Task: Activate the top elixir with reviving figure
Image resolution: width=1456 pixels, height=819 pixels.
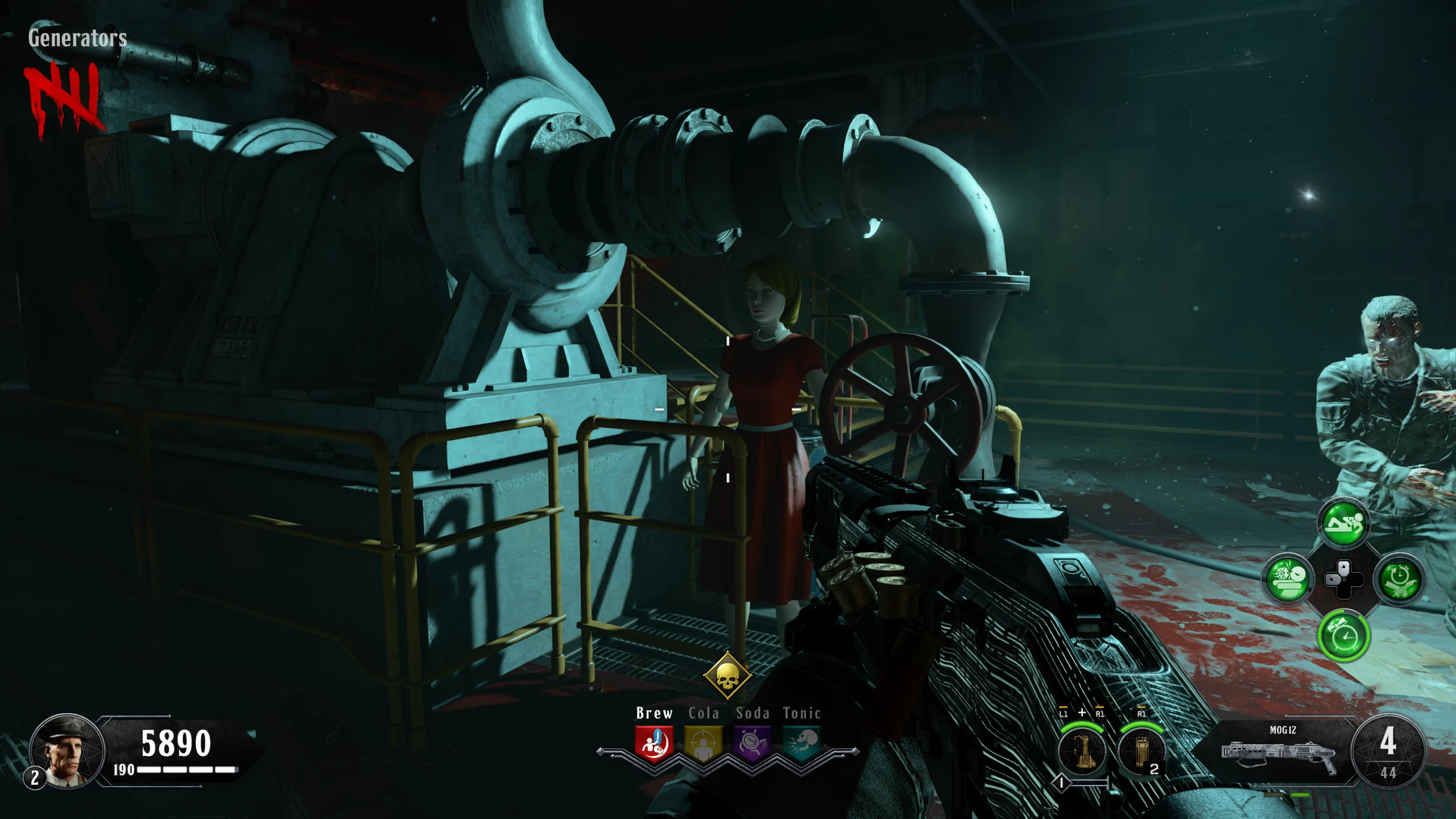Action: point(1343,524)
